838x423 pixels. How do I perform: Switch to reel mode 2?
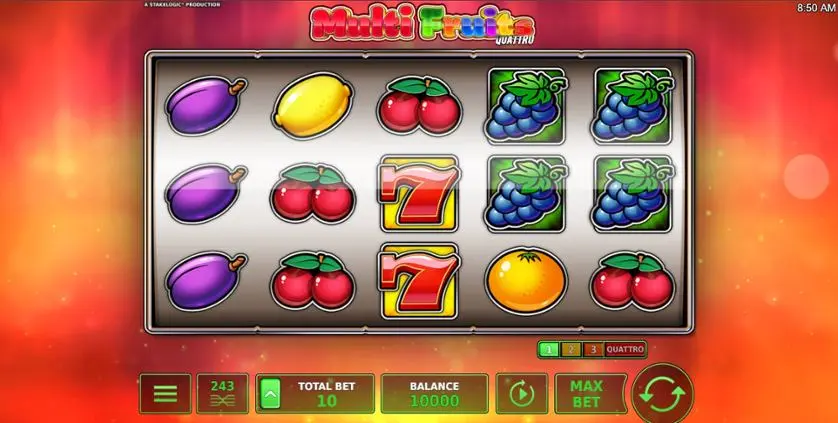point(570,350)
